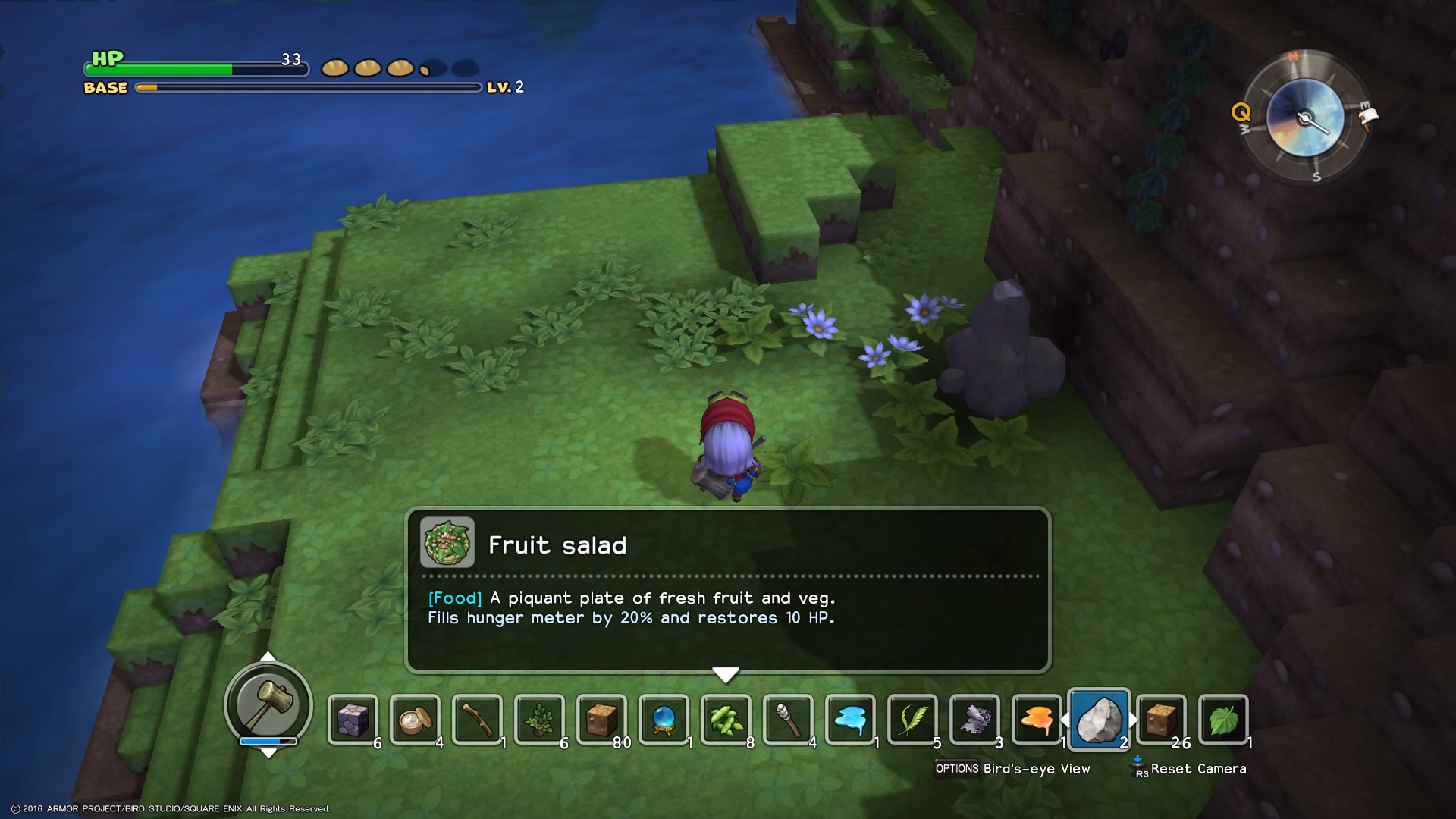The height and width of the screenshot is (819, 1456).
Task: Select the single green leaf slot
Action: point(1223,719)
